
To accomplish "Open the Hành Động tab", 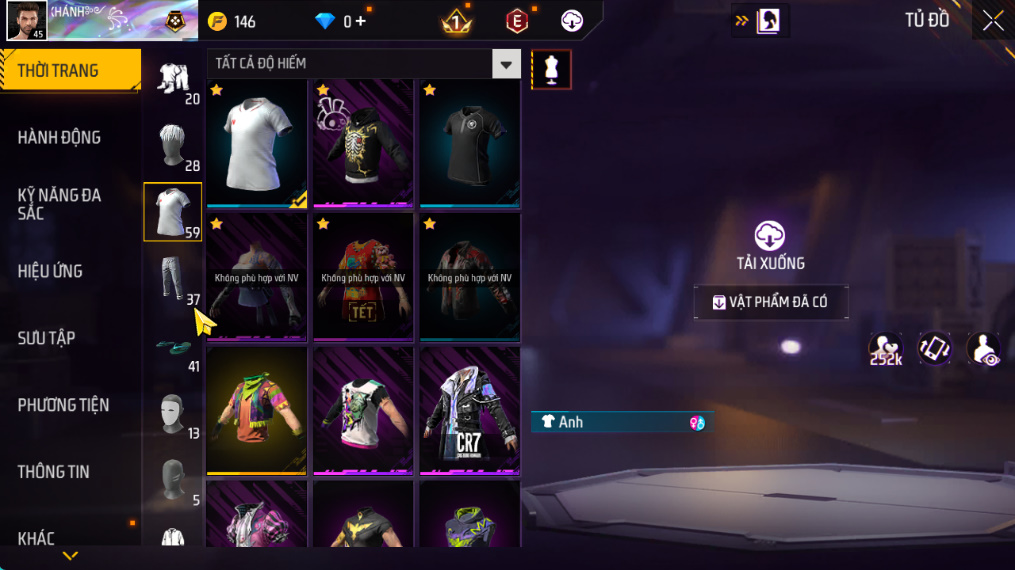I will pos(59,137).
